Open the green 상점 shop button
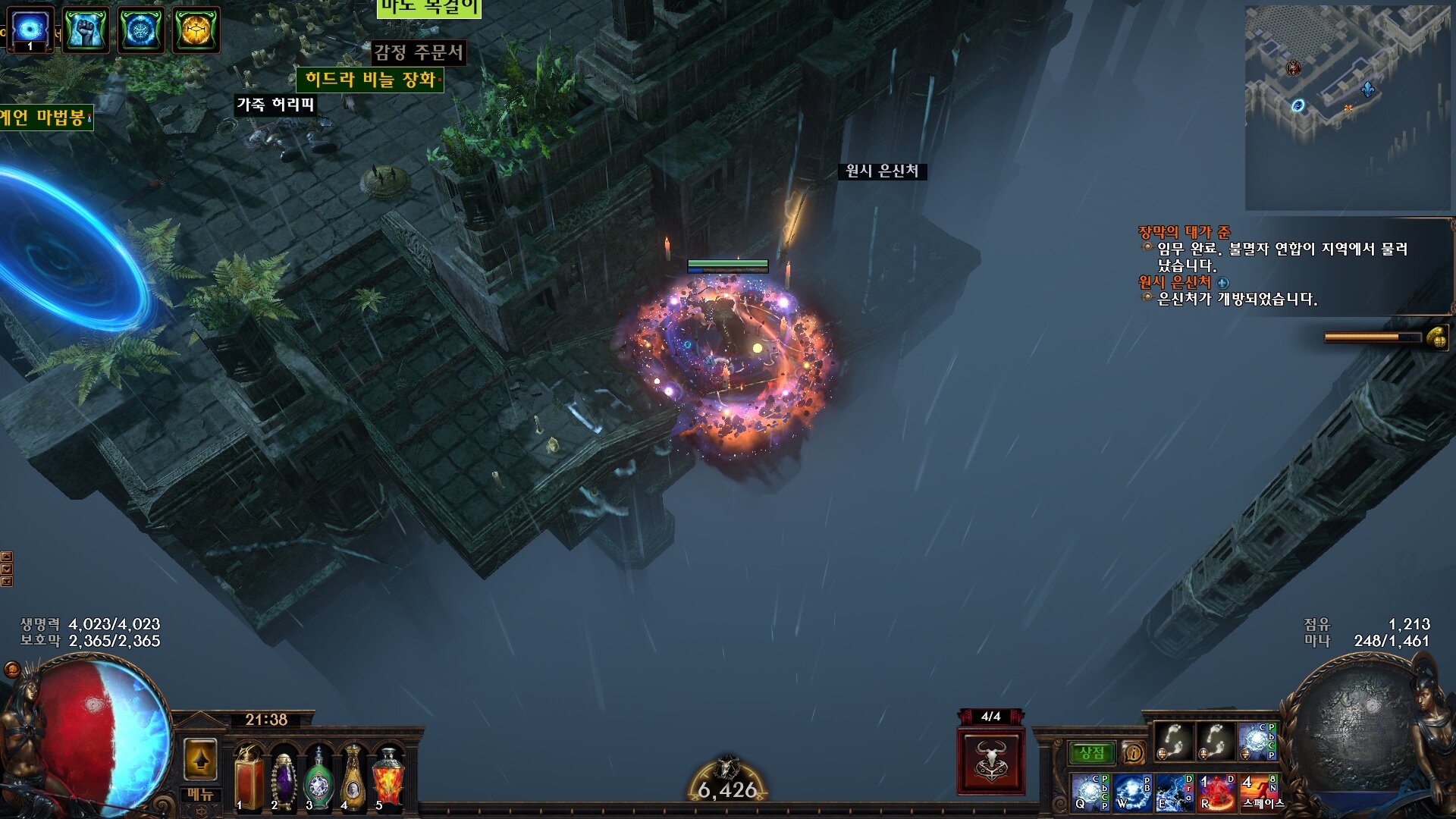Image resolution: width=1456 pixels, height=819 pixels. point(1091,753)
